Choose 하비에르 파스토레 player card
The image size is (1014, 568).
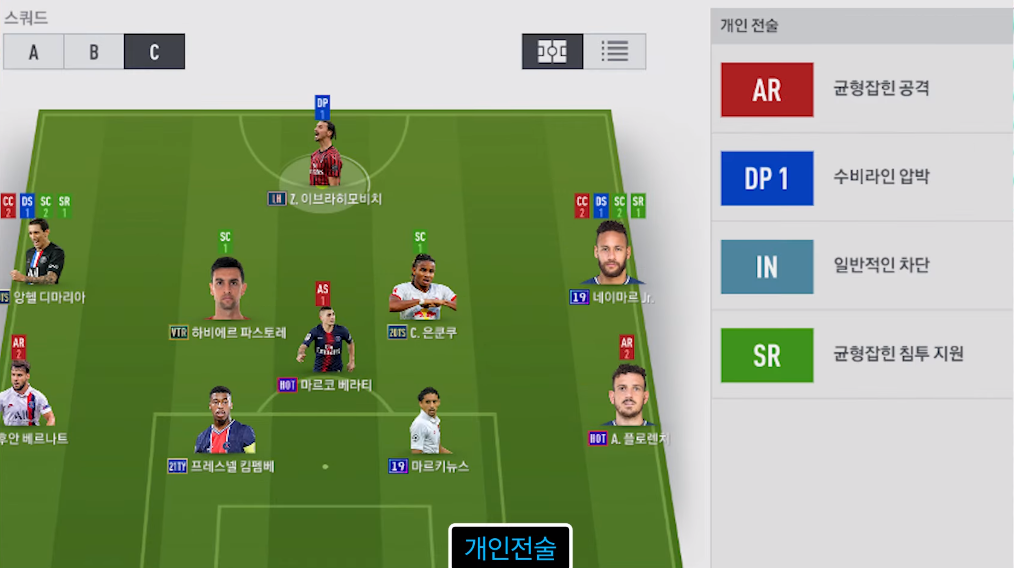pos(229,290)
